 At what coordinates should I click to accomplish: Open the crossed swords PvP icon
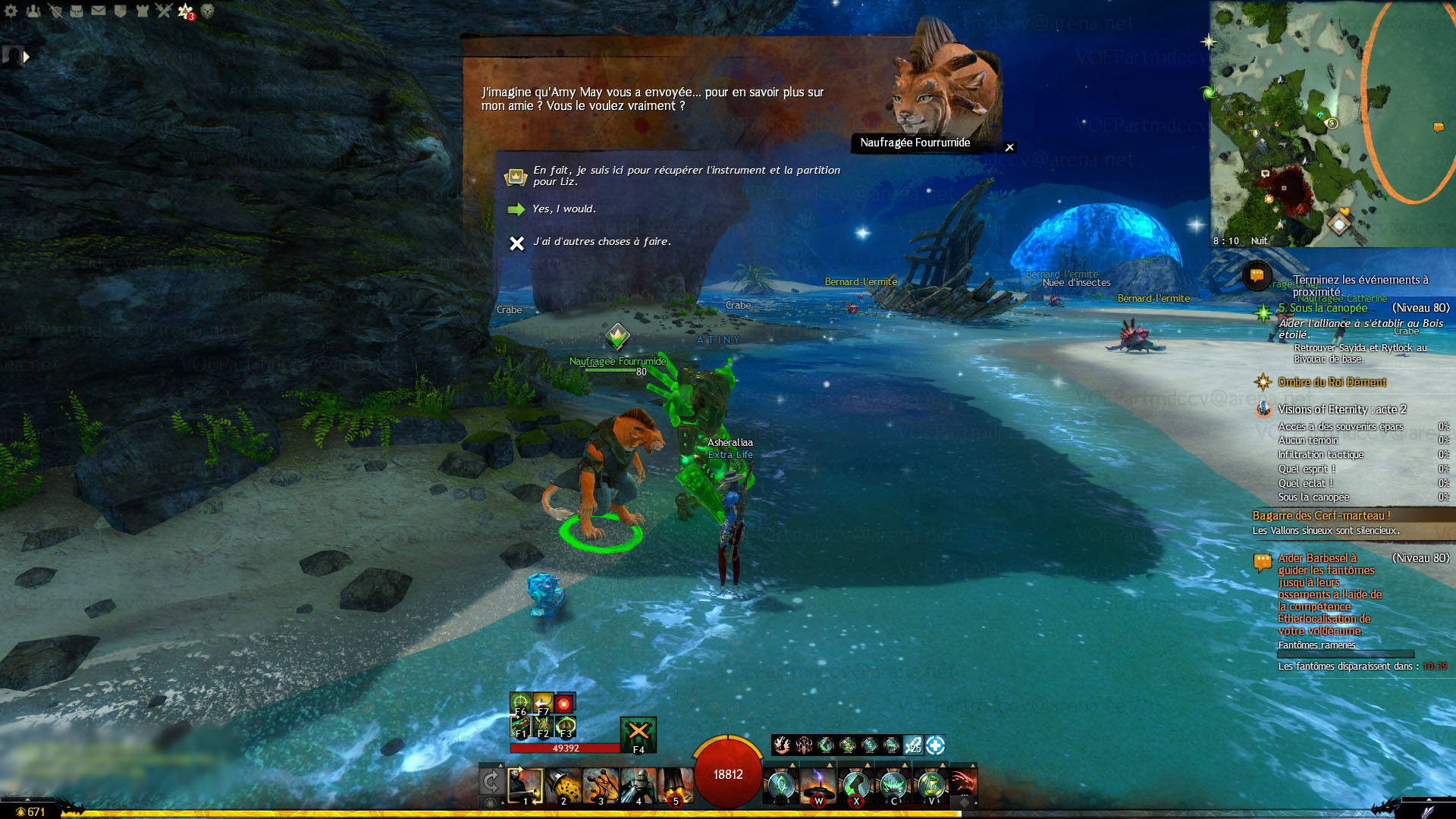[x=164, y=11]
